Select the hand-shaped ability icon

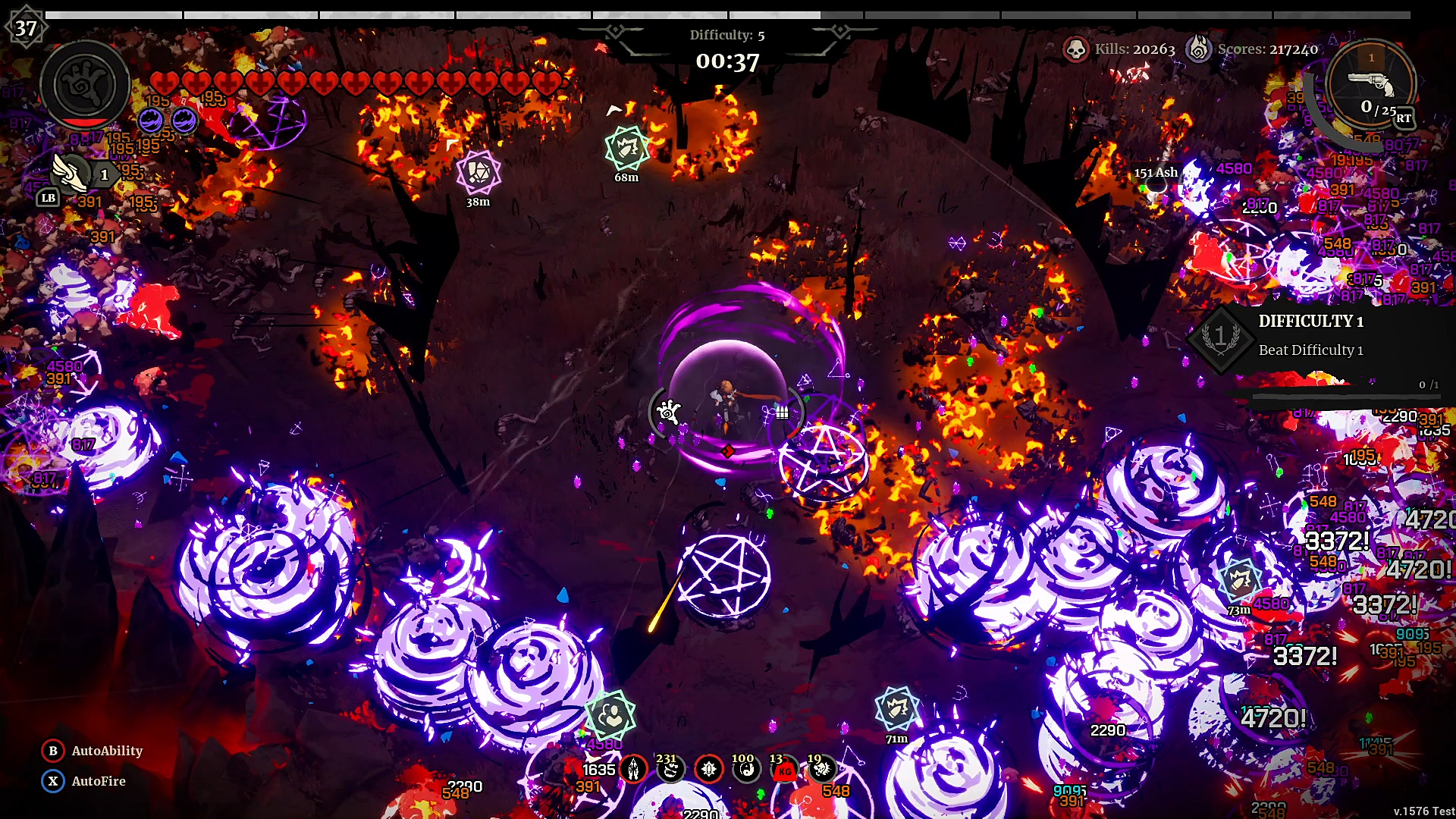click(84, 84)
